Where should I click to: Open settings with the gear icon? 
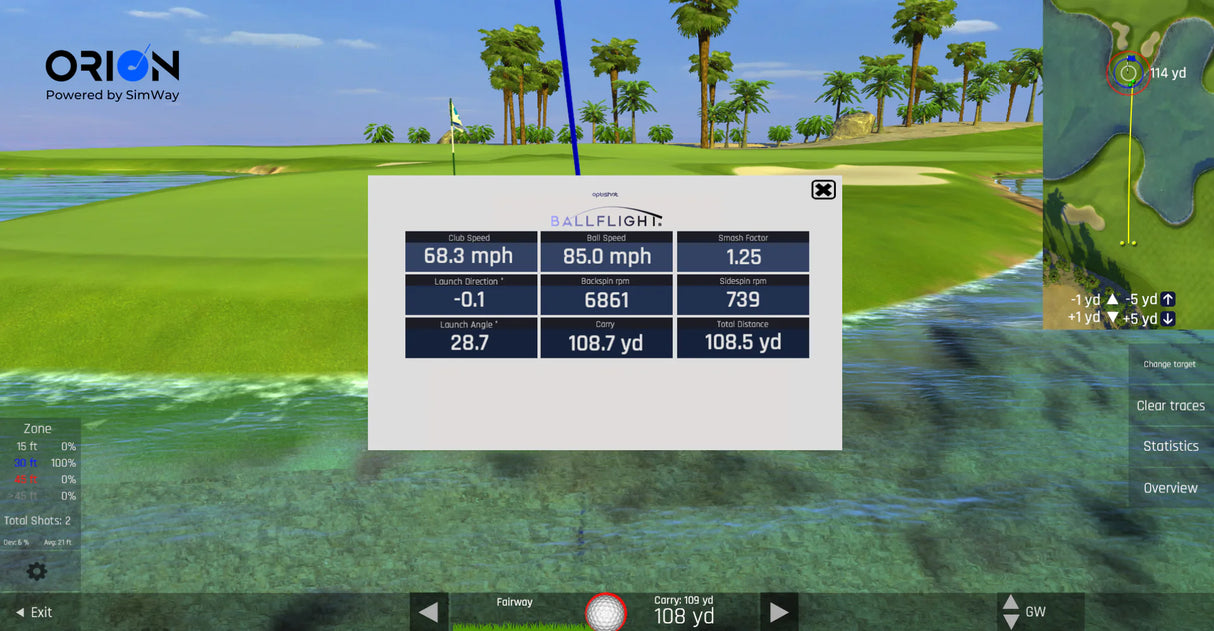[37, 572]
